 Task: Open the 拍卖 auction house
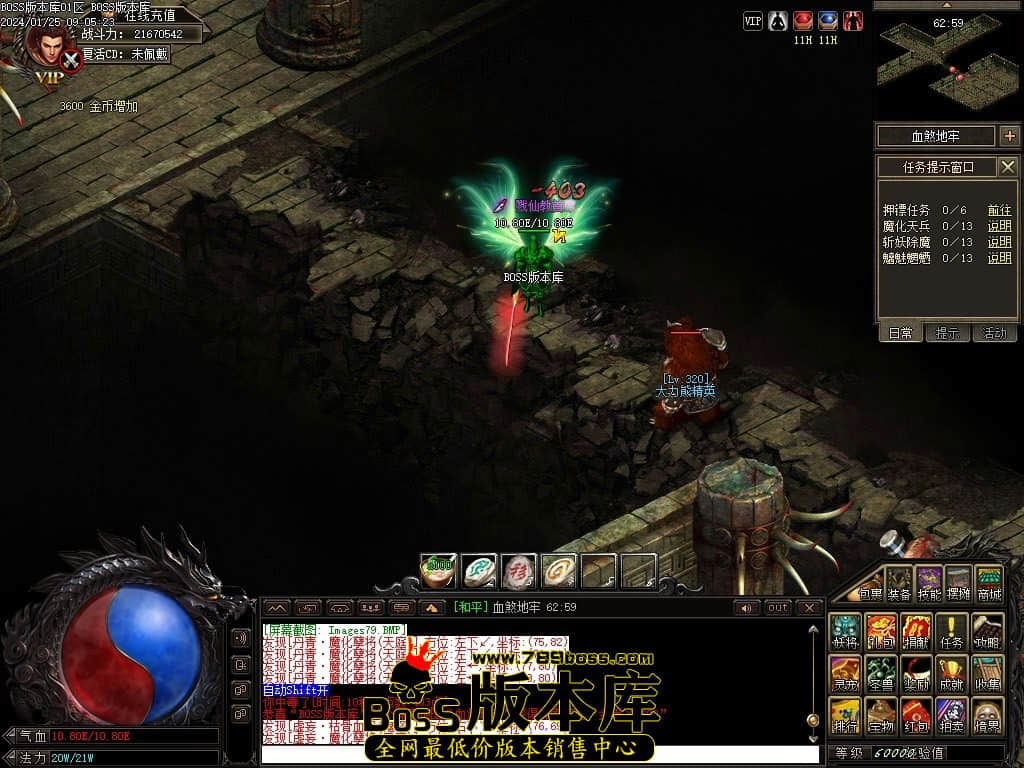[952, 715]
